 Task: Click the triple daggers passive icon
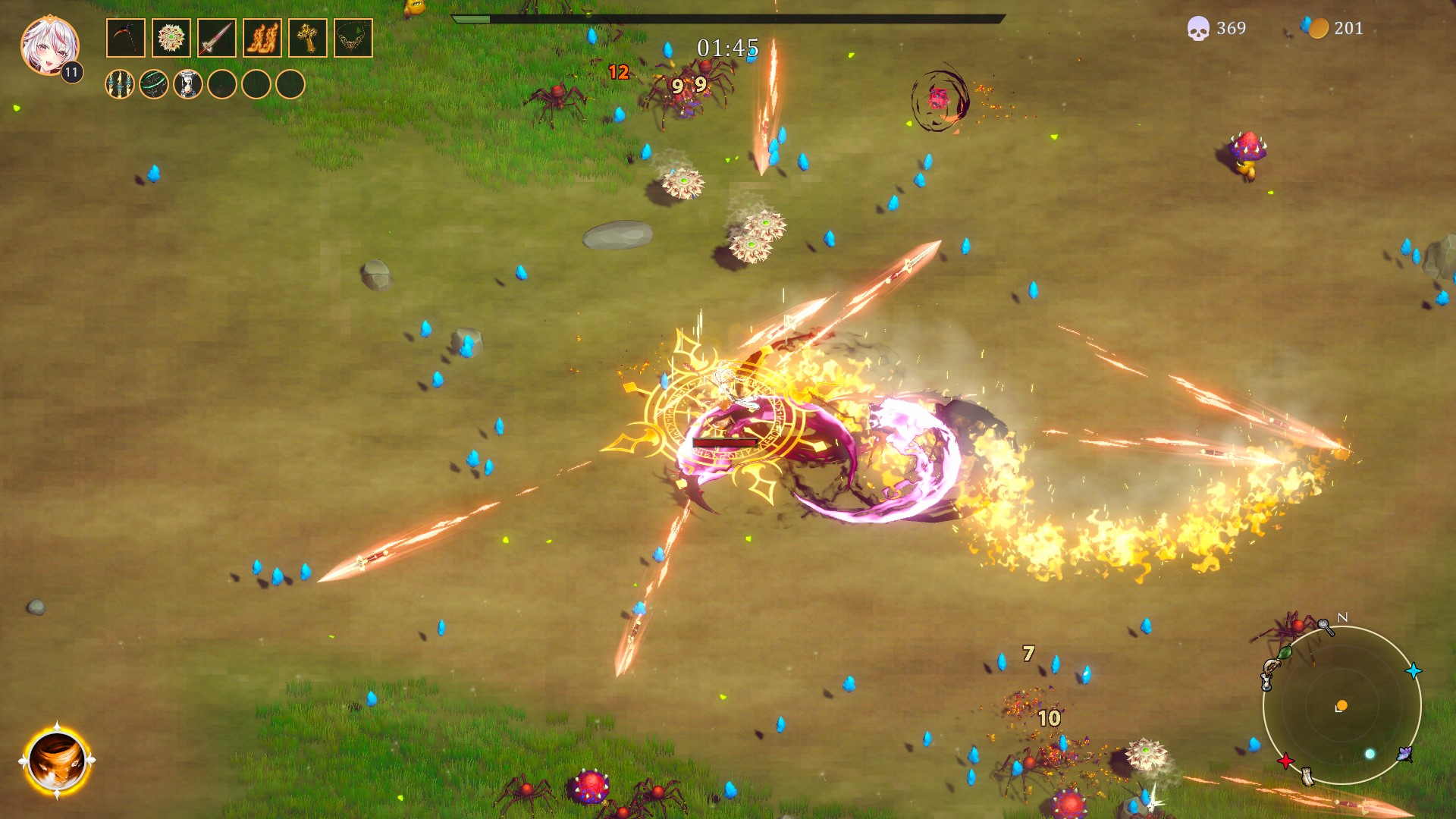click(120, 84)
